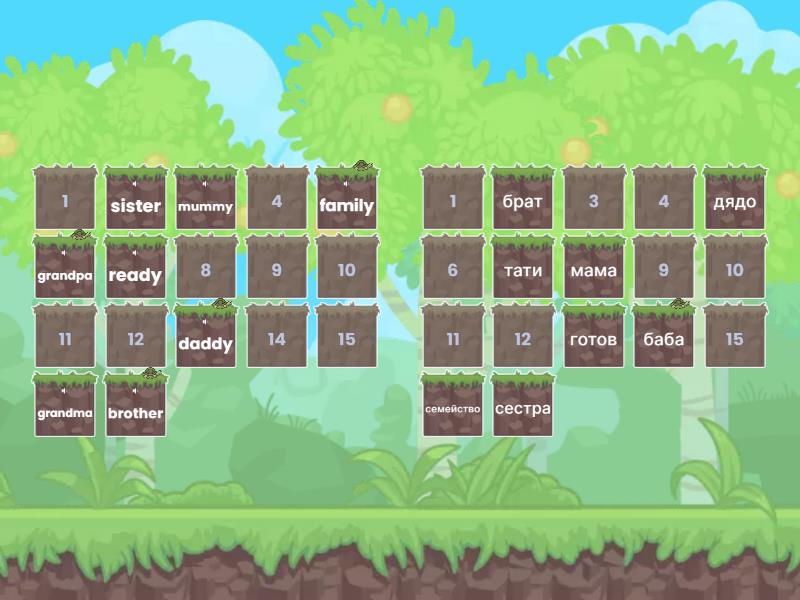Choose the 'баба' tile

(664, 339)
